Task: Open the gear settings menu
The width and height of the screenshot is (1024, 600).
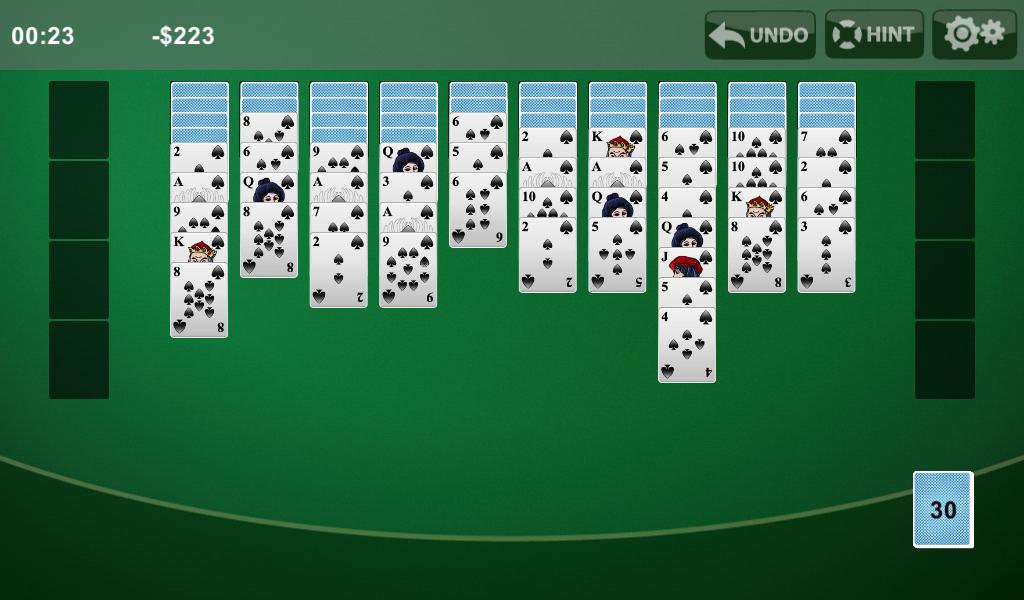Action: (974, 35)
